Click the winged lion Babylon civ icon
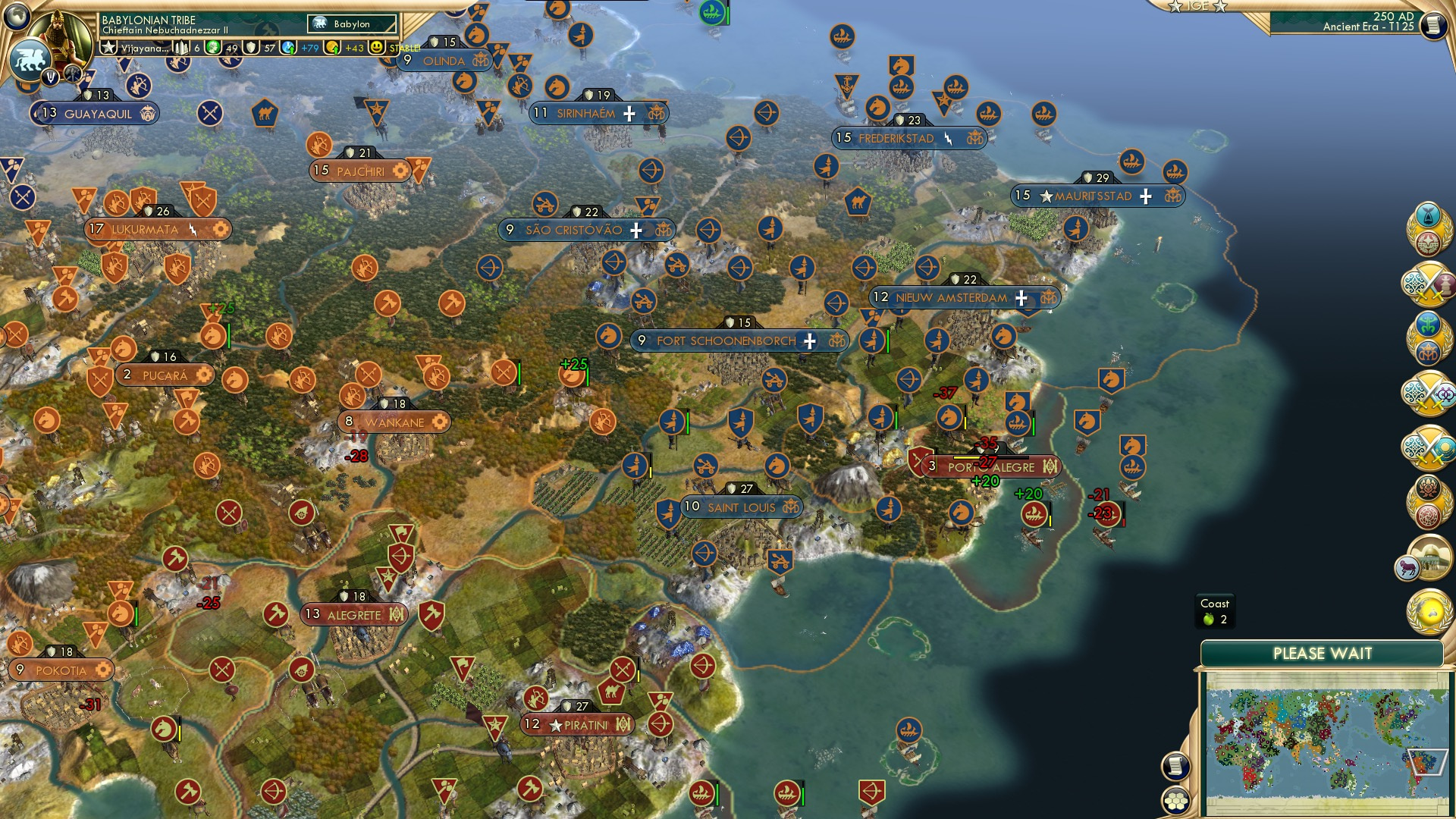Image resolution: width=1456 pixels, height=819 pixels. (x=32, y=58)
